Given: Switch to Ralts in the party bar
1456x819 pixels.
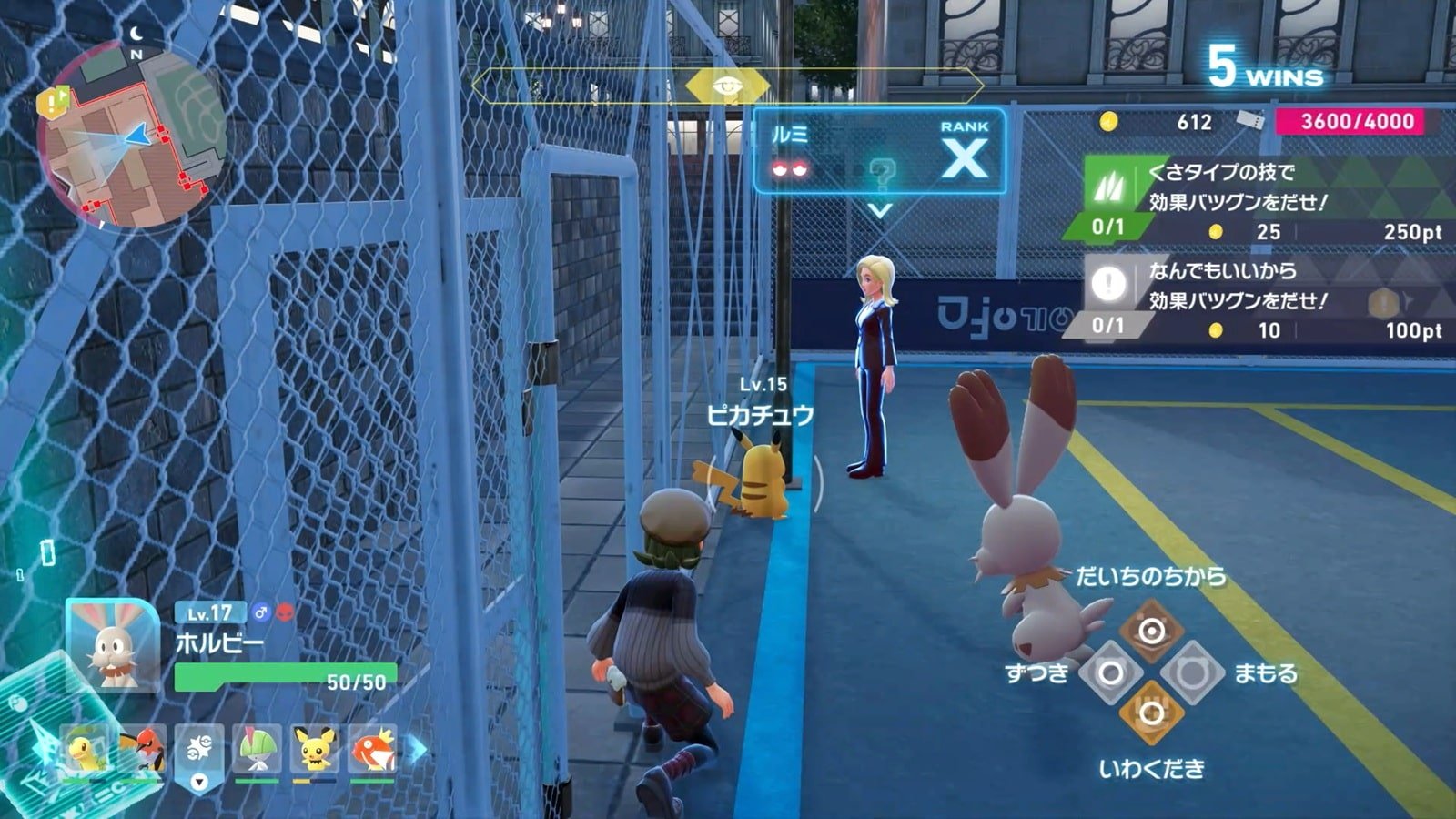Looking at the screenshot, I should tap(257, 750).
